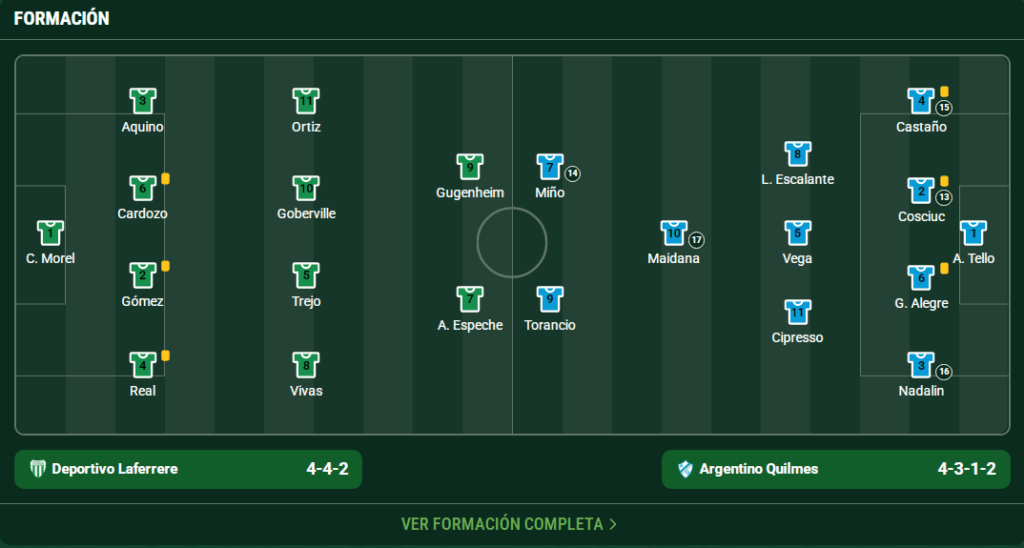Select the Deportivo Laferrere team bar
Image resolution: width=1024 pixels, height=548 pixels.
point(188,469)
